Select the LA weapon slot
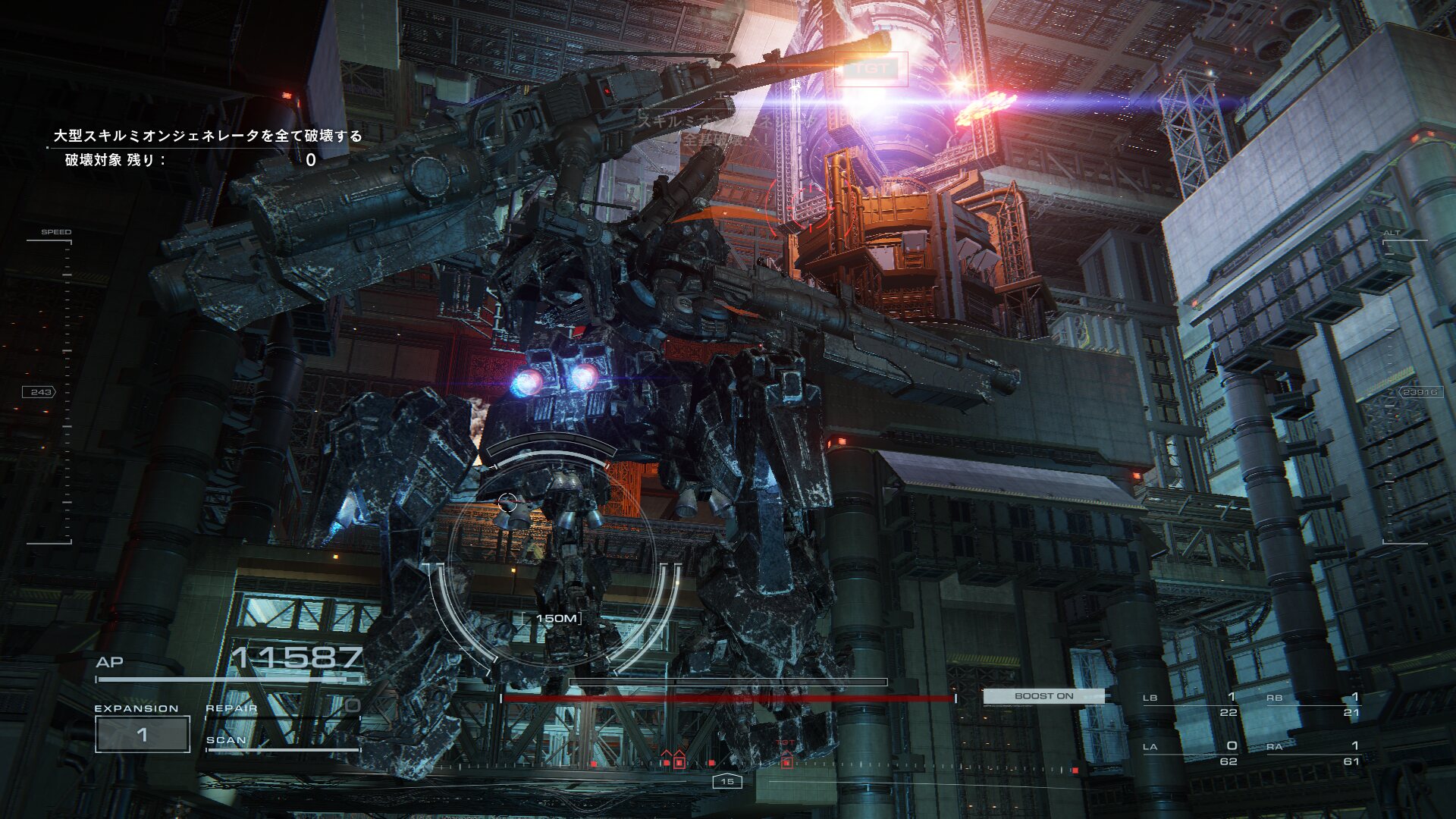Image resolution: width=1456 pixels, height=819 pixels. [x=1191, y=752]
